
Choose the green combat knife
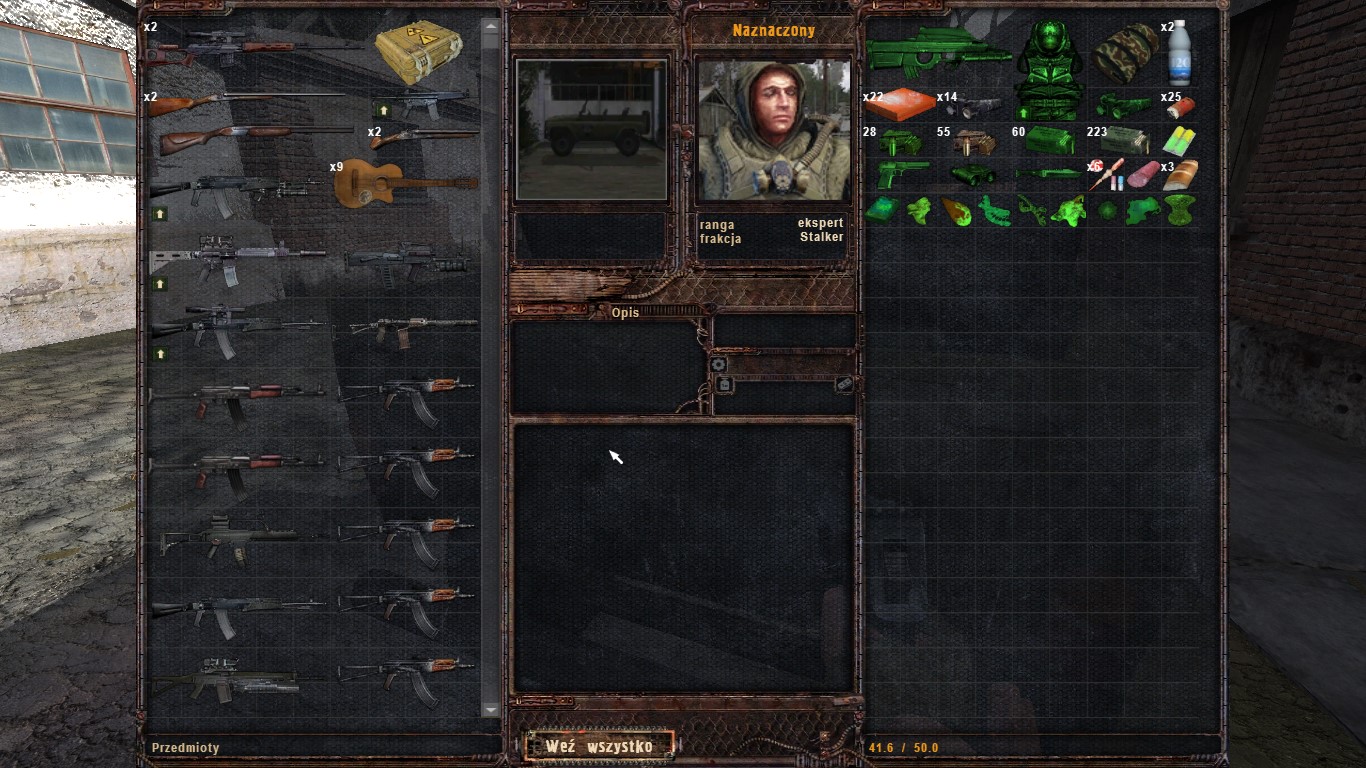tap(1049, 174)
